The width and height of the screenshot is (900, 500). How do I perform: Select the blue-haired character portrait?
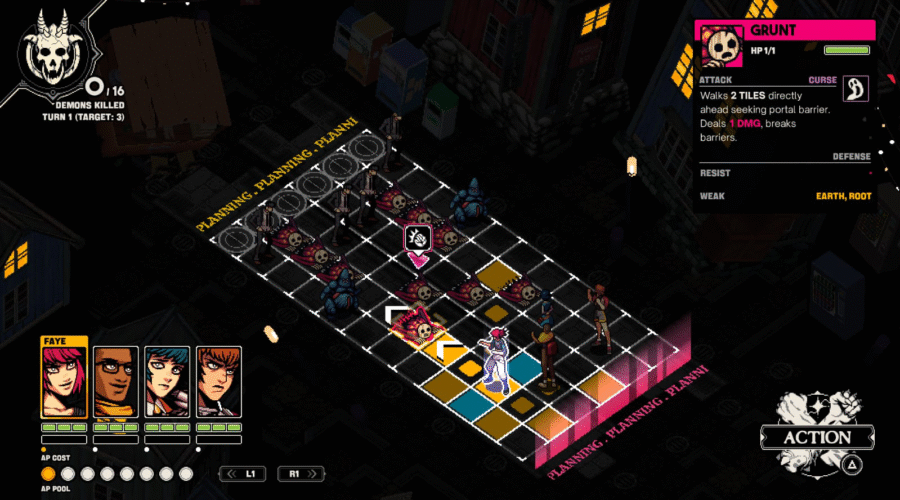(x=167, y=381)
